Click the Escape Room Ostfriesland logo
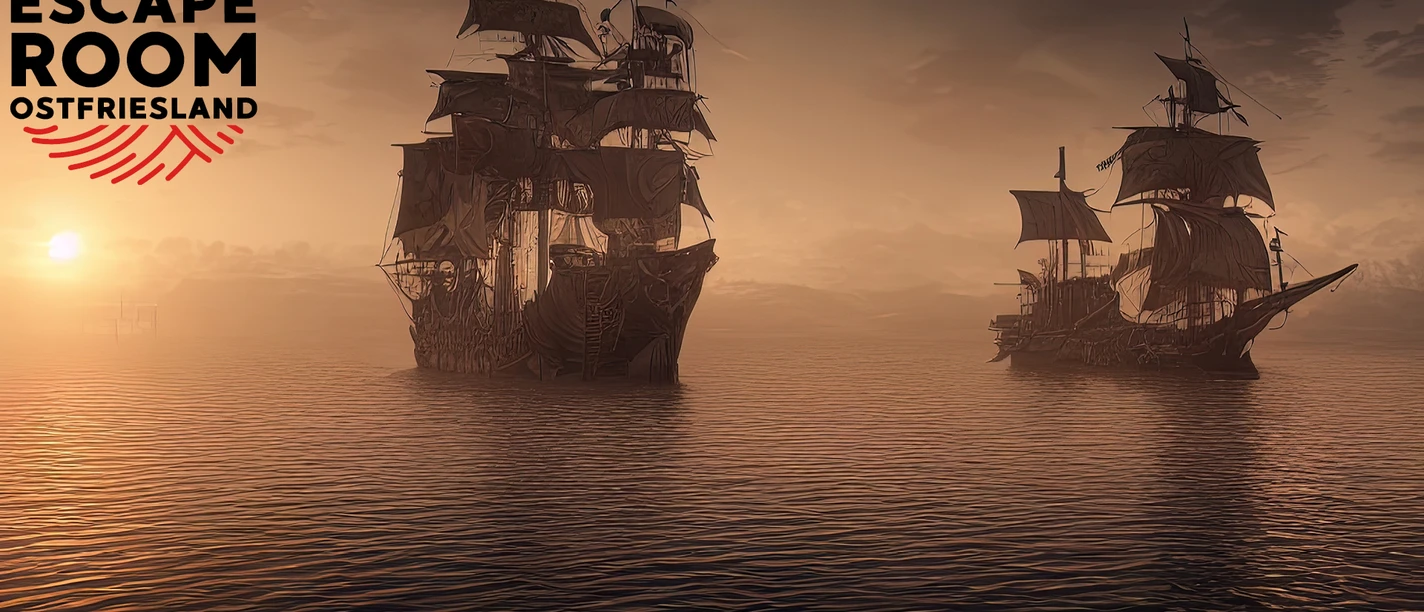 tap(133, 85)
